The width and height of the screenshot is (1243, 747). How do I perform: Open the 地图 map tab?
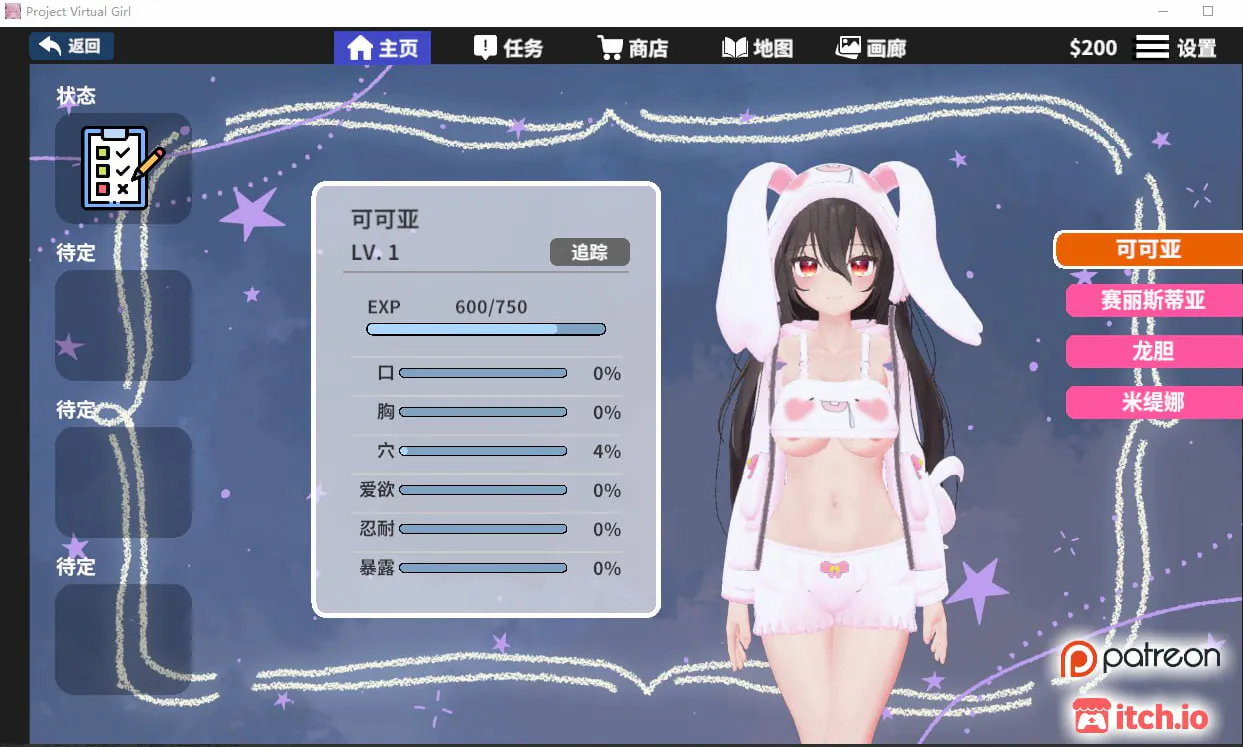(757, 48)
